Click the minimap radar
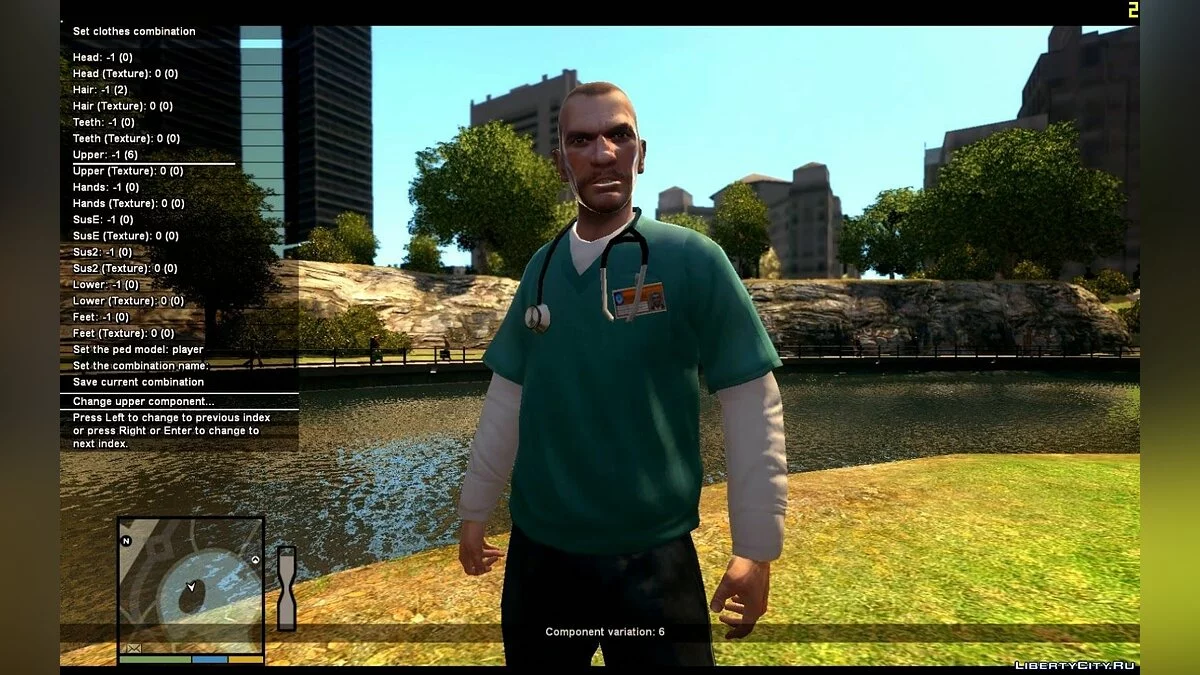Image resolution: width=1200 pixels, height=675 pixels. click(190, 585)
